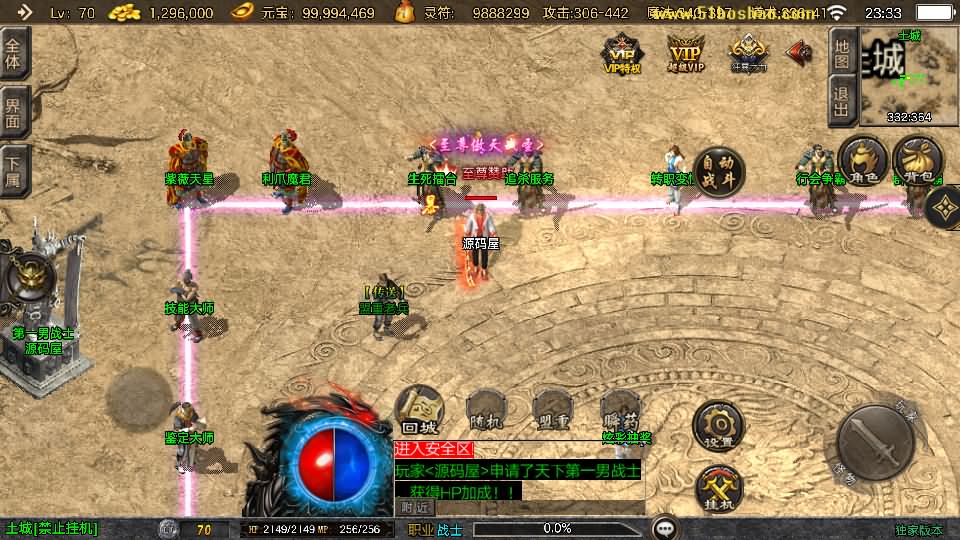The image size is (960, 540).
Task: Open the 角色 character sheet
Action: [862, 163]
